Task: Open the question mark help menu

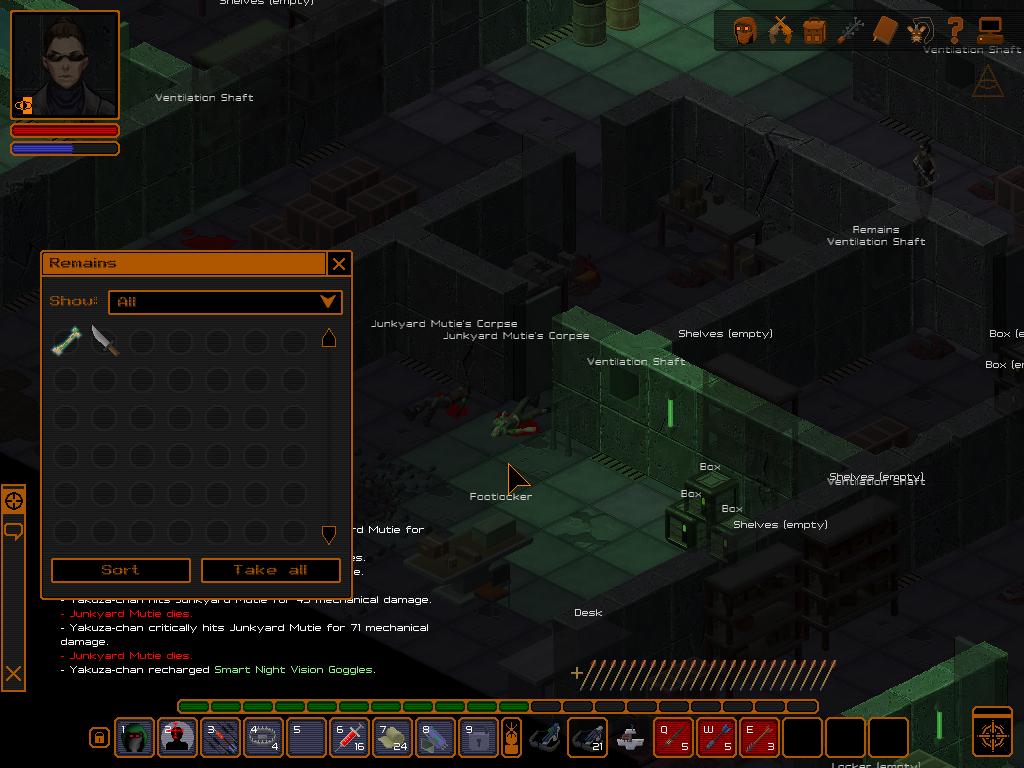Action: [x=955, y=31]
